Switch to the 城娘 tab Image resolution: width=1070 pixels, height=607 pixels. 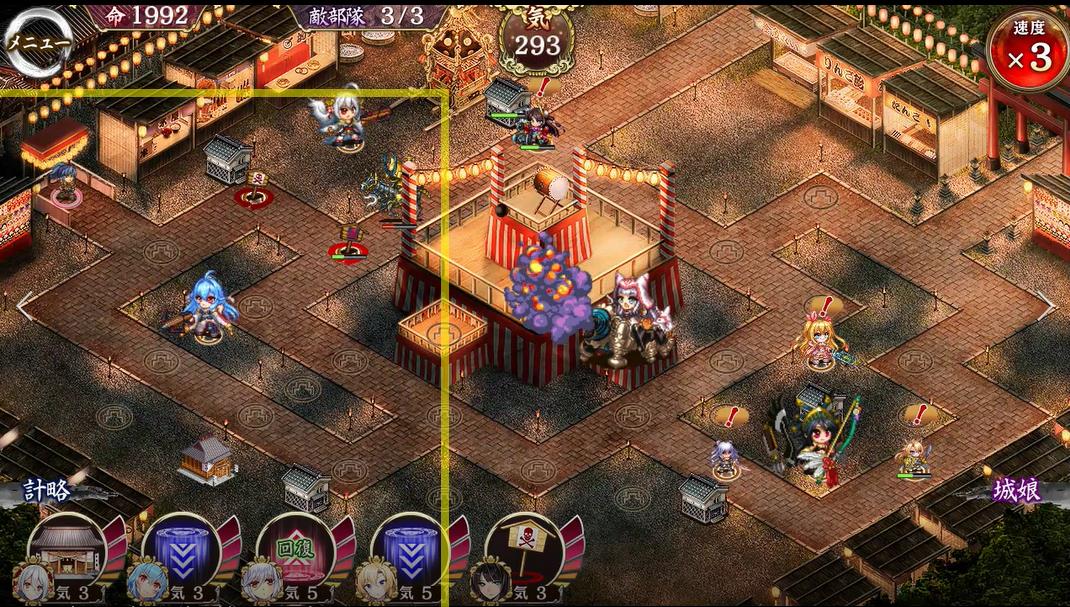click(x=1016, y=489)
